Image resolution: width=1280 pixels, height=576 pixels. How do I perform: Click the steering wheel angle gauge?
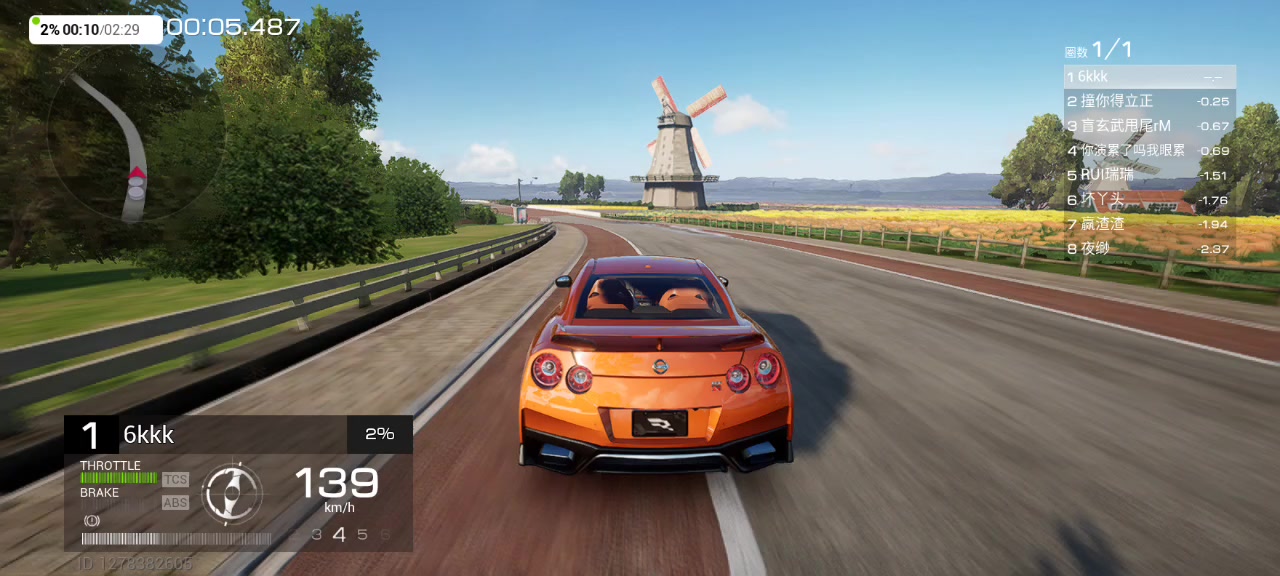231,493
